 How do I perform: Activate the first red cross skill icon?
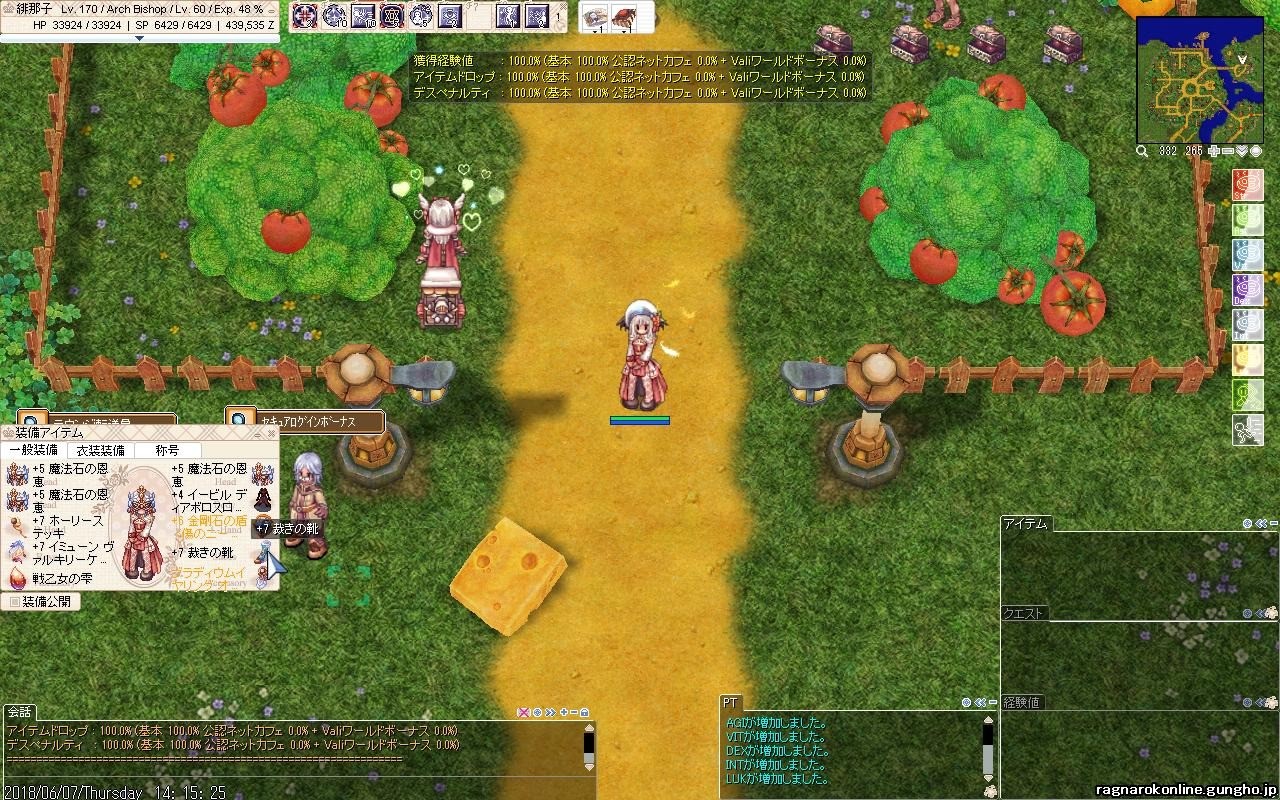[305, 16]
